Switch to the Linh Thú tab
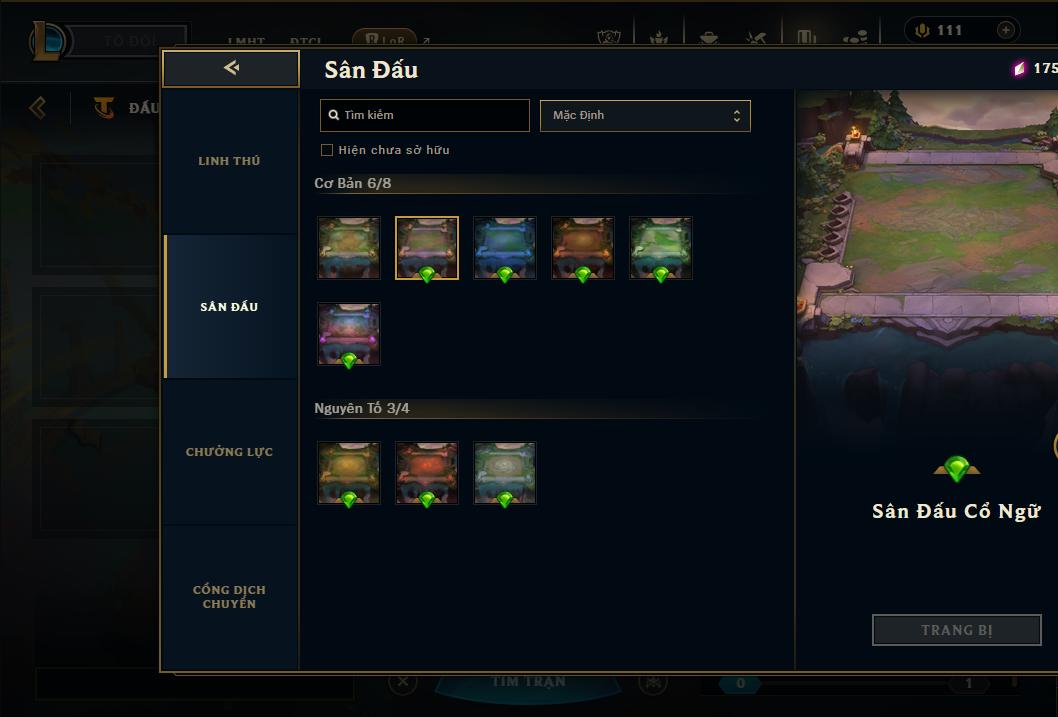 (229, 161)
